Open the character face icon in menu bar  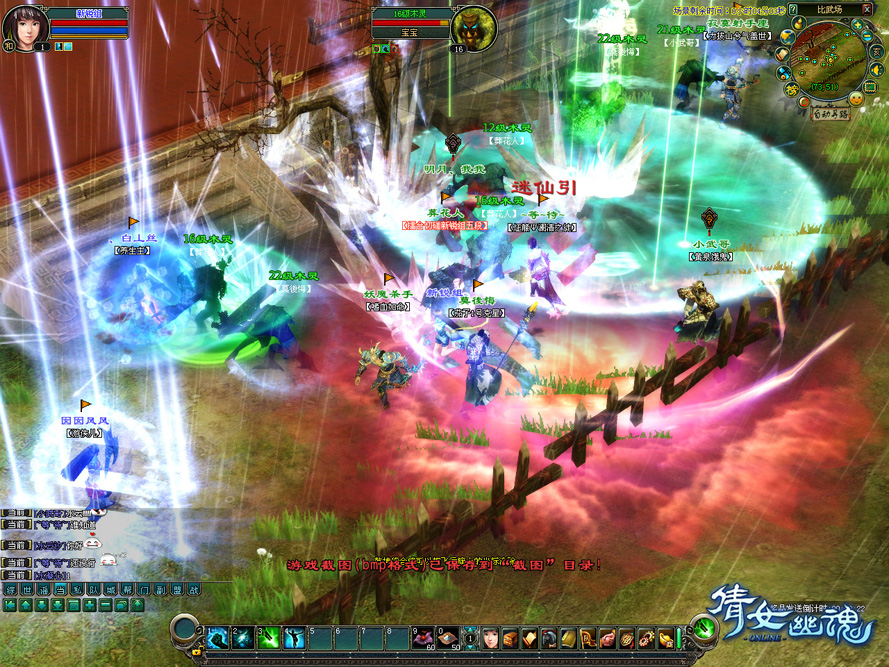click(490, 637)
